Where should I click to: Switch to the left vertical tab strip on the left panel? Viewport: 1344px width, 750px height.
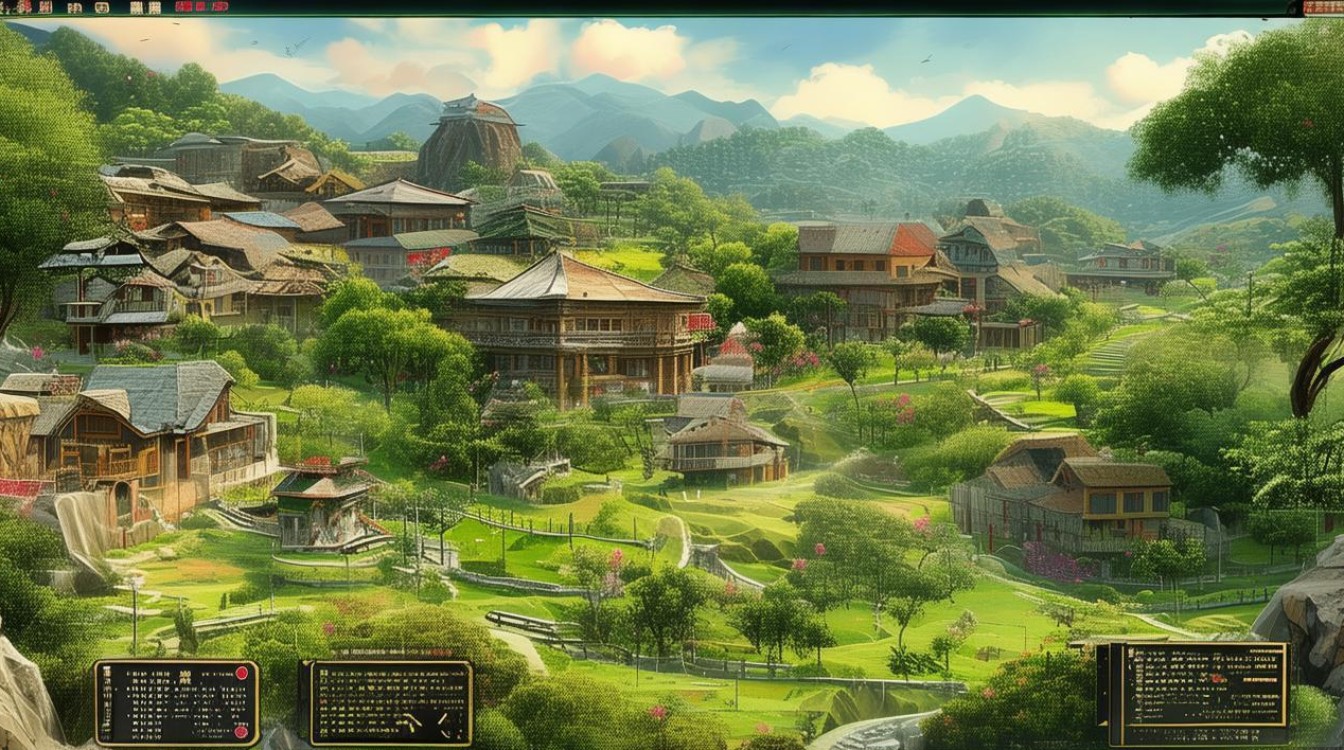pos(107,699)
